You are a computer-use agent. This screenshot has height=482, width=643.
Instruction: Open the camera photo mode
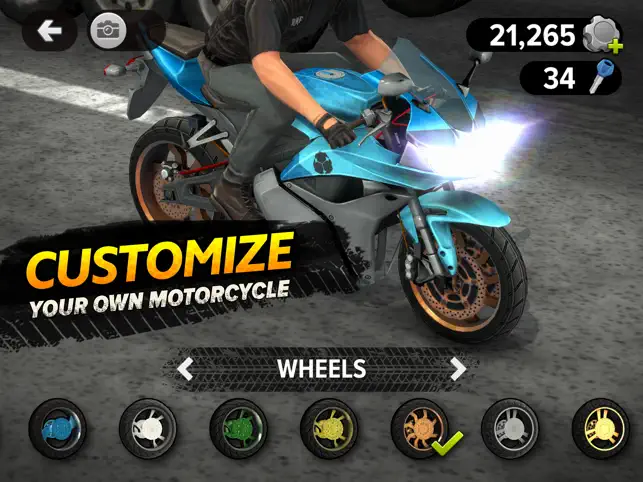[106, 31]
